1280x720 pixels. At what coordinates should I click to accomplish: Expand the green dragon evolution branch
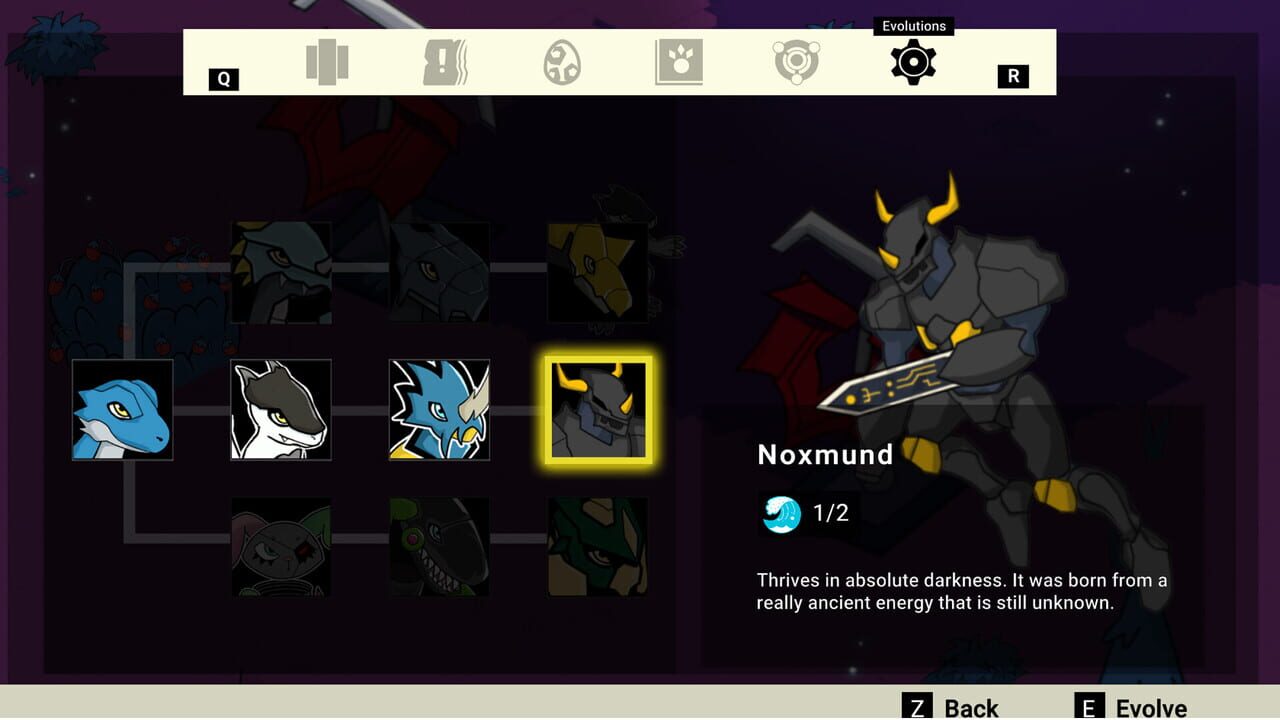[596, 546]
